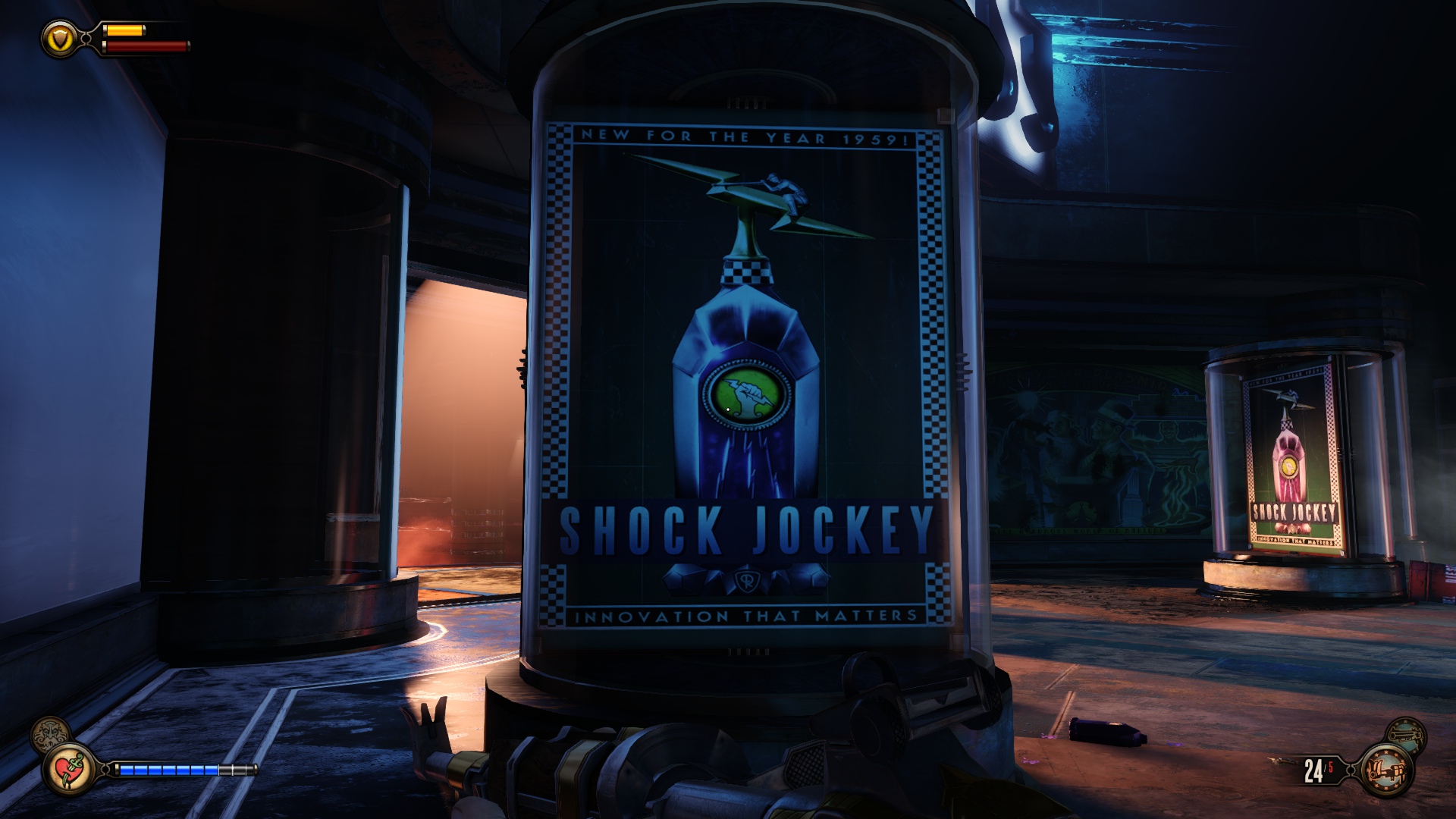Swap to the pistol secondary weapon icon
1456x819 pixels.
click(x=1405, y=734)
